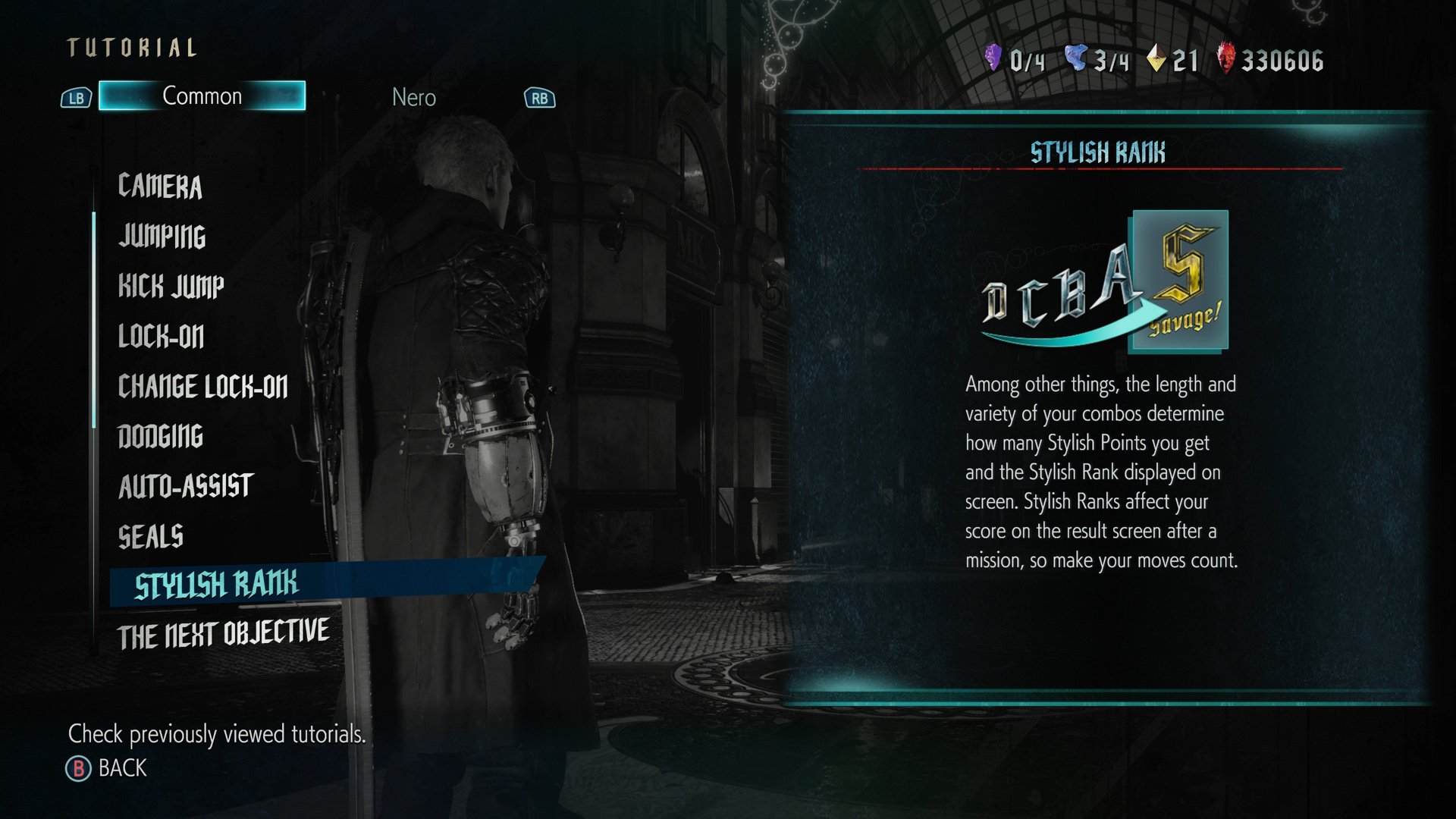Open the Kick Jump tutorial
The height and width of the screenshot is (819, 1456).
coord(171,287)
